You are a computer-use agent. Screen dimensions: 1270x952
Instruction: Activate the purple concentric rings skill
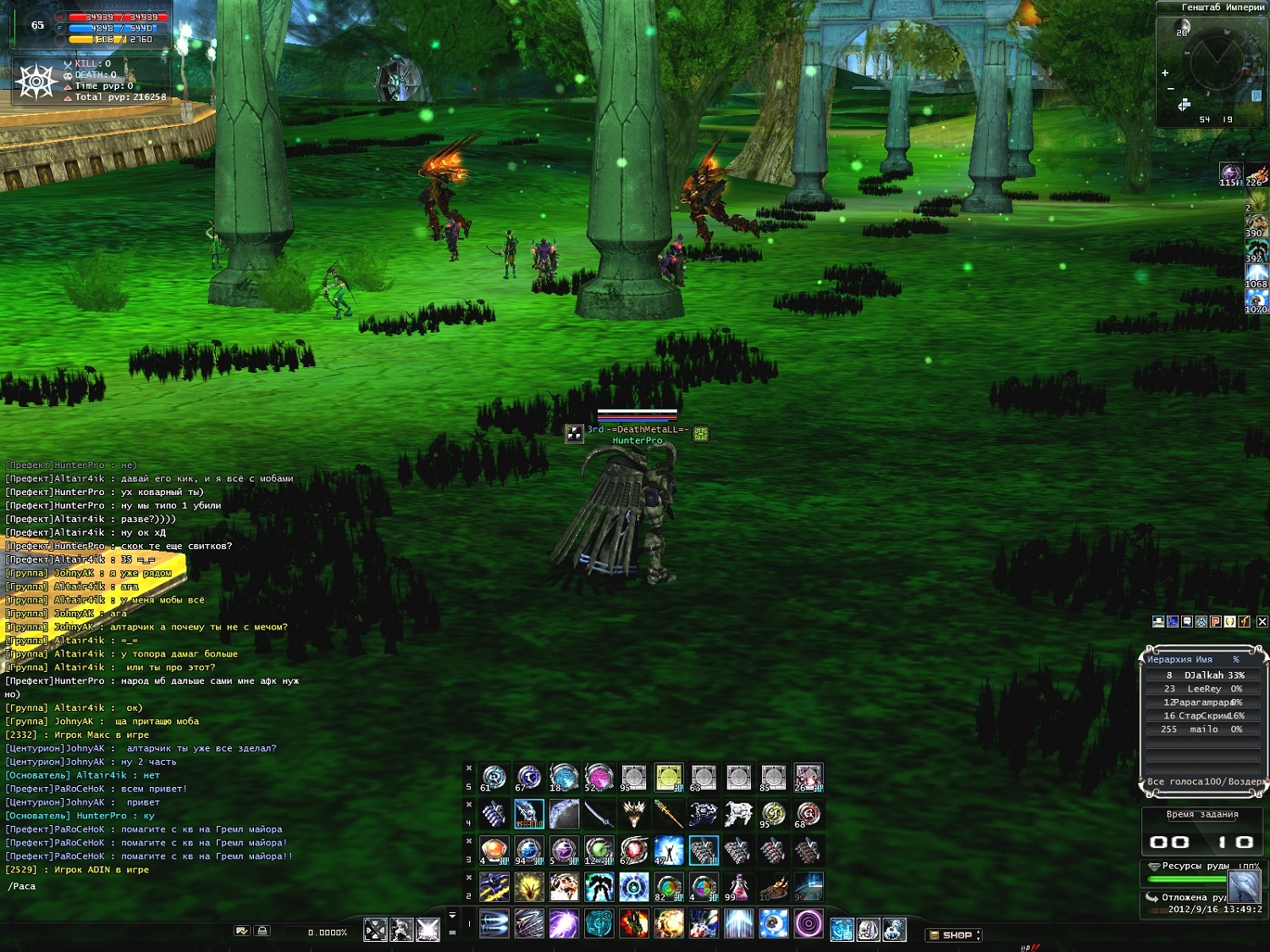(x=808, y=923)
